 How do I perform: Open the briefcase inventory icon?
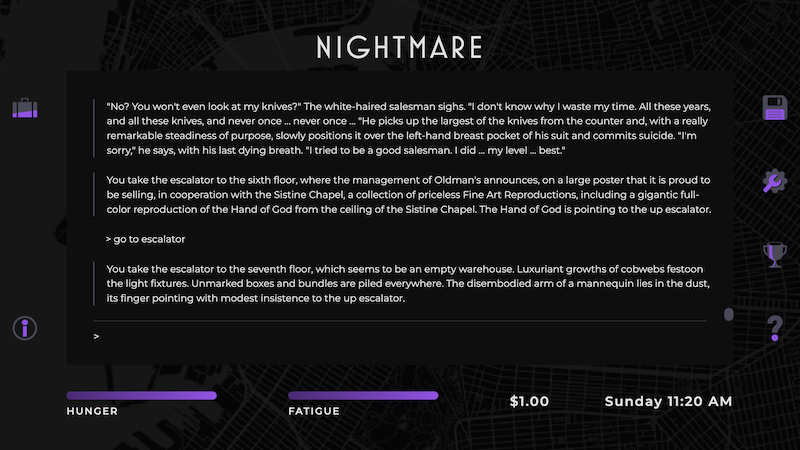(24, 108)
